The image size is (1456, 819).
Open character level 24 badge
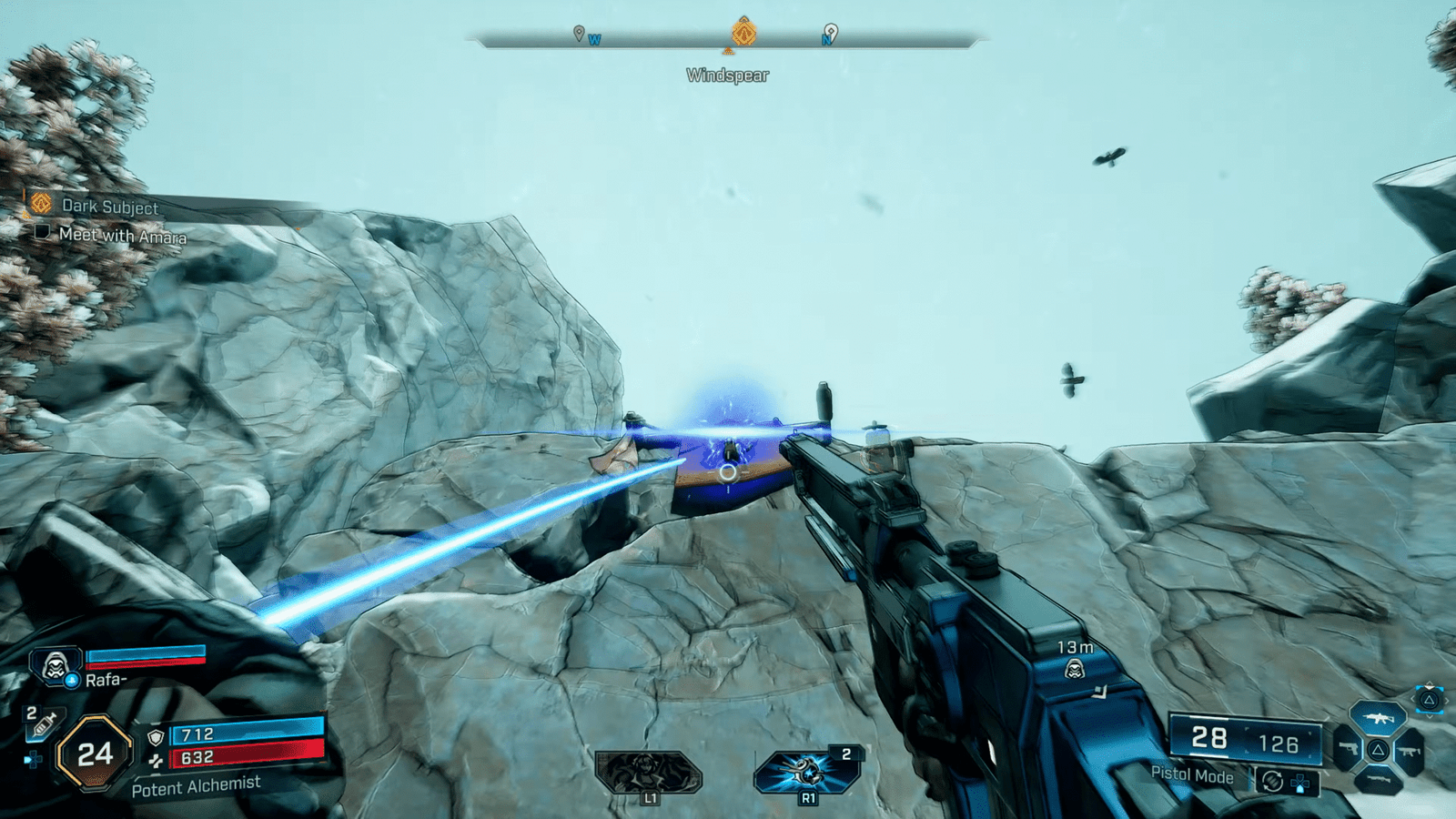click(x=95, y=753)
